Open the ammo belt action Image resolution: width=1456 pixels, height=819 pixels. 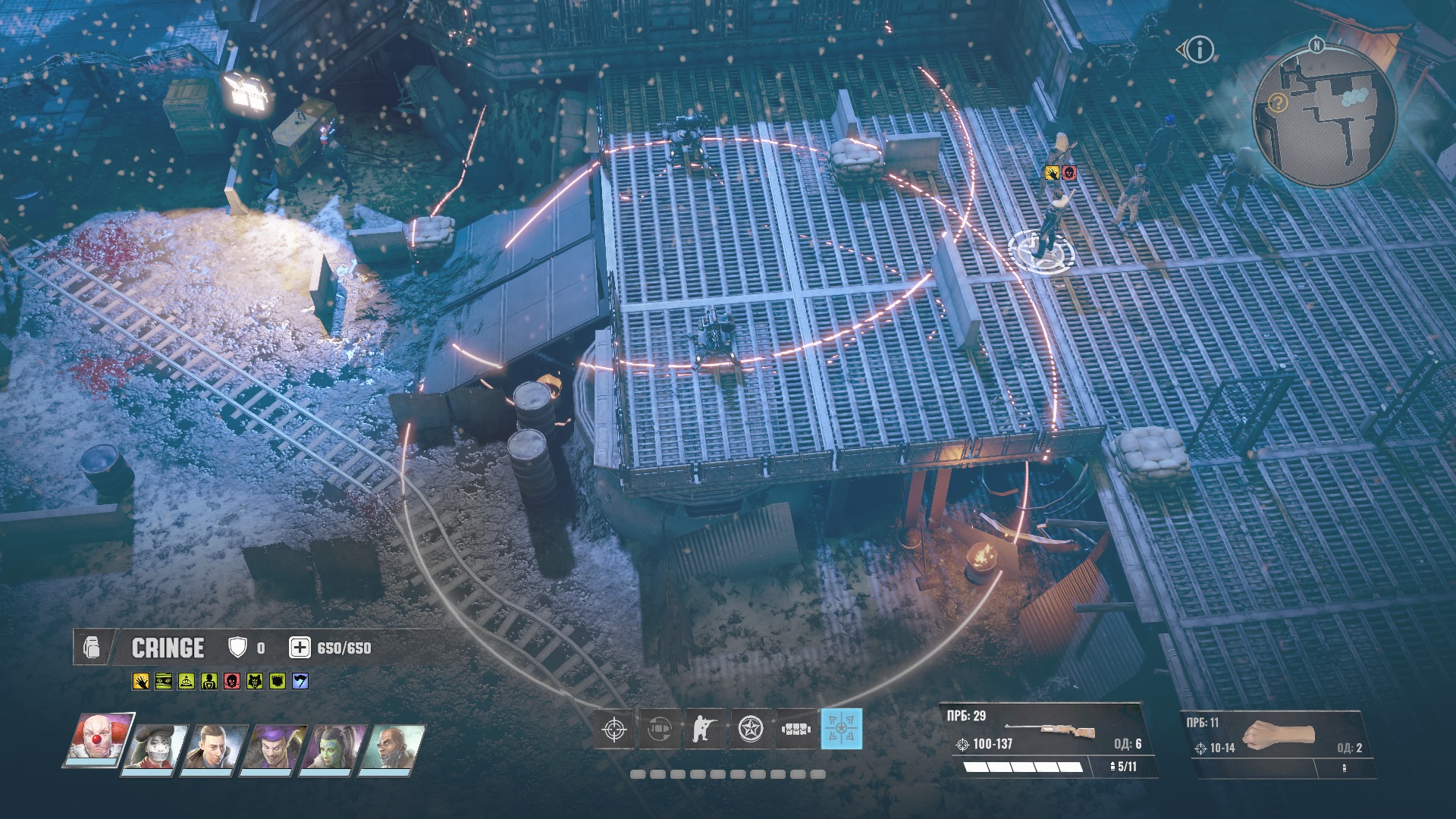coord(796,730)
